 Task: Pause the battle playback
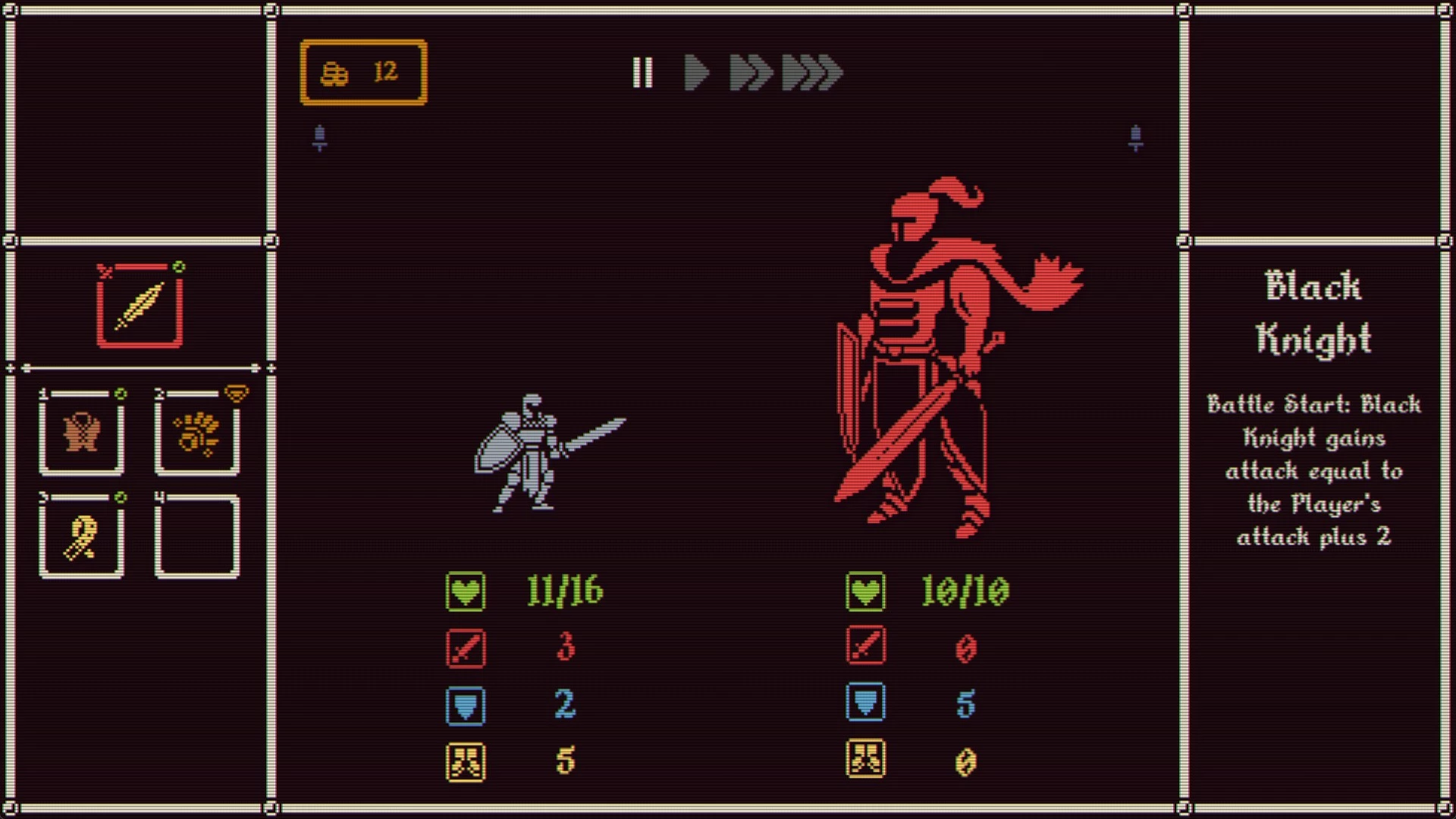click(642, 73)
